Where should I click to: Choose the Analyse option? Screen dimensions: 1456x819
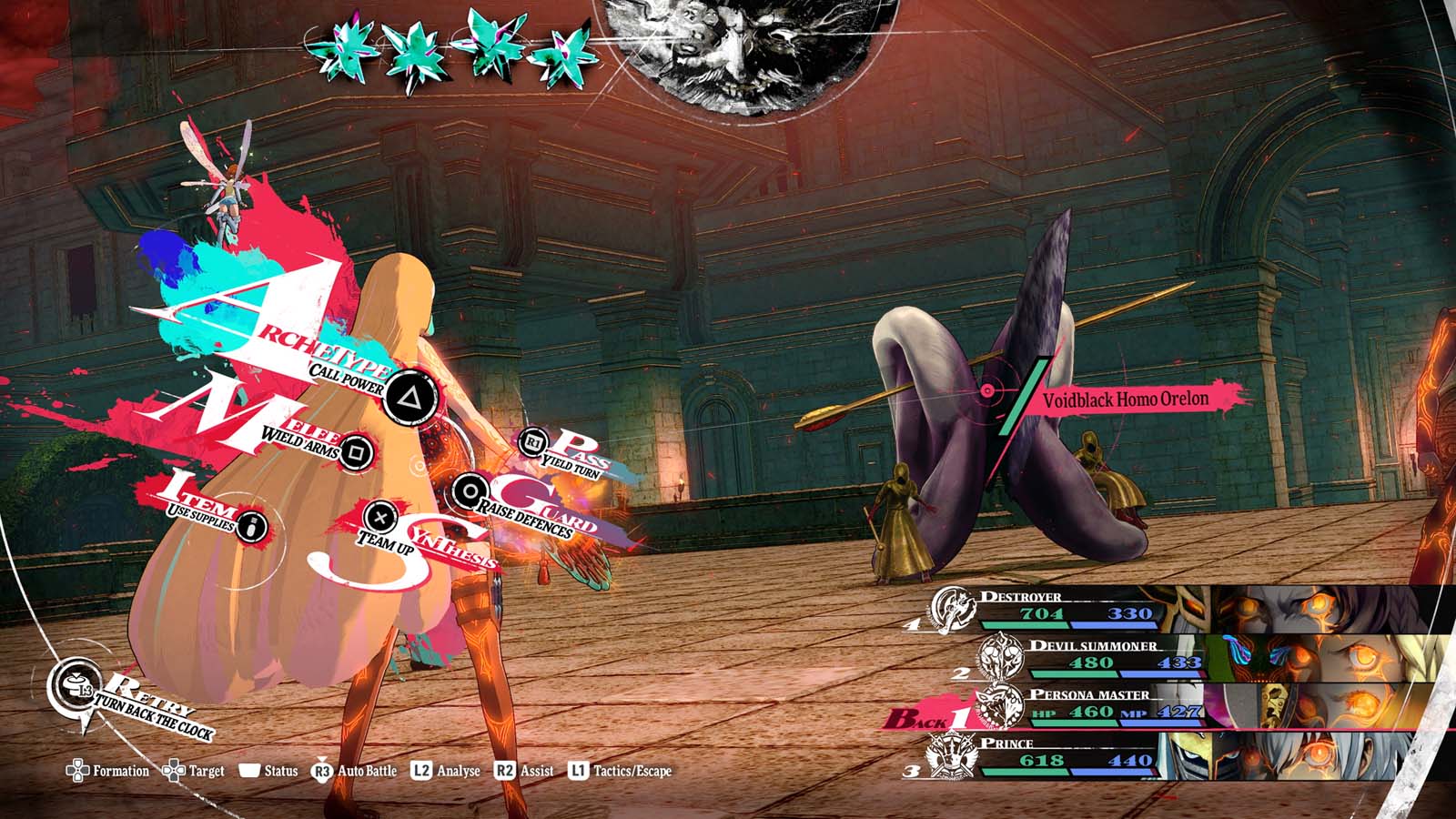pos(446,771)
